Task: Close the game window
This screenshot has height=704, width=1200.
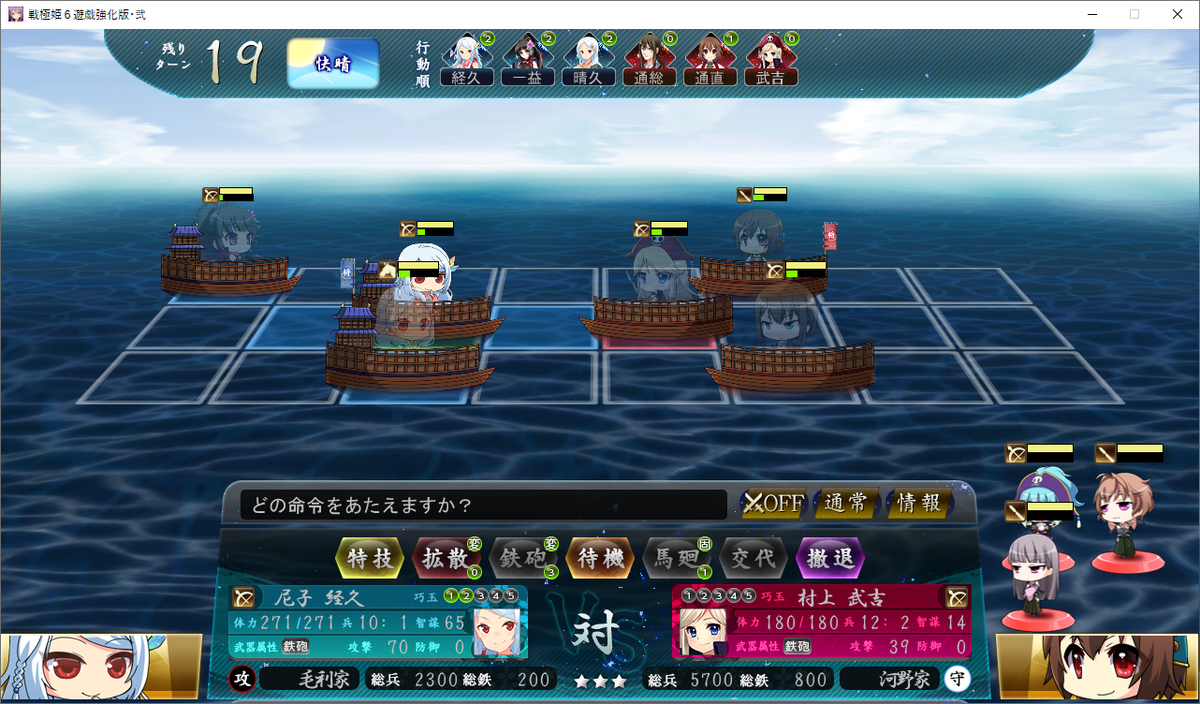Action: click(x=1176, y=14)
